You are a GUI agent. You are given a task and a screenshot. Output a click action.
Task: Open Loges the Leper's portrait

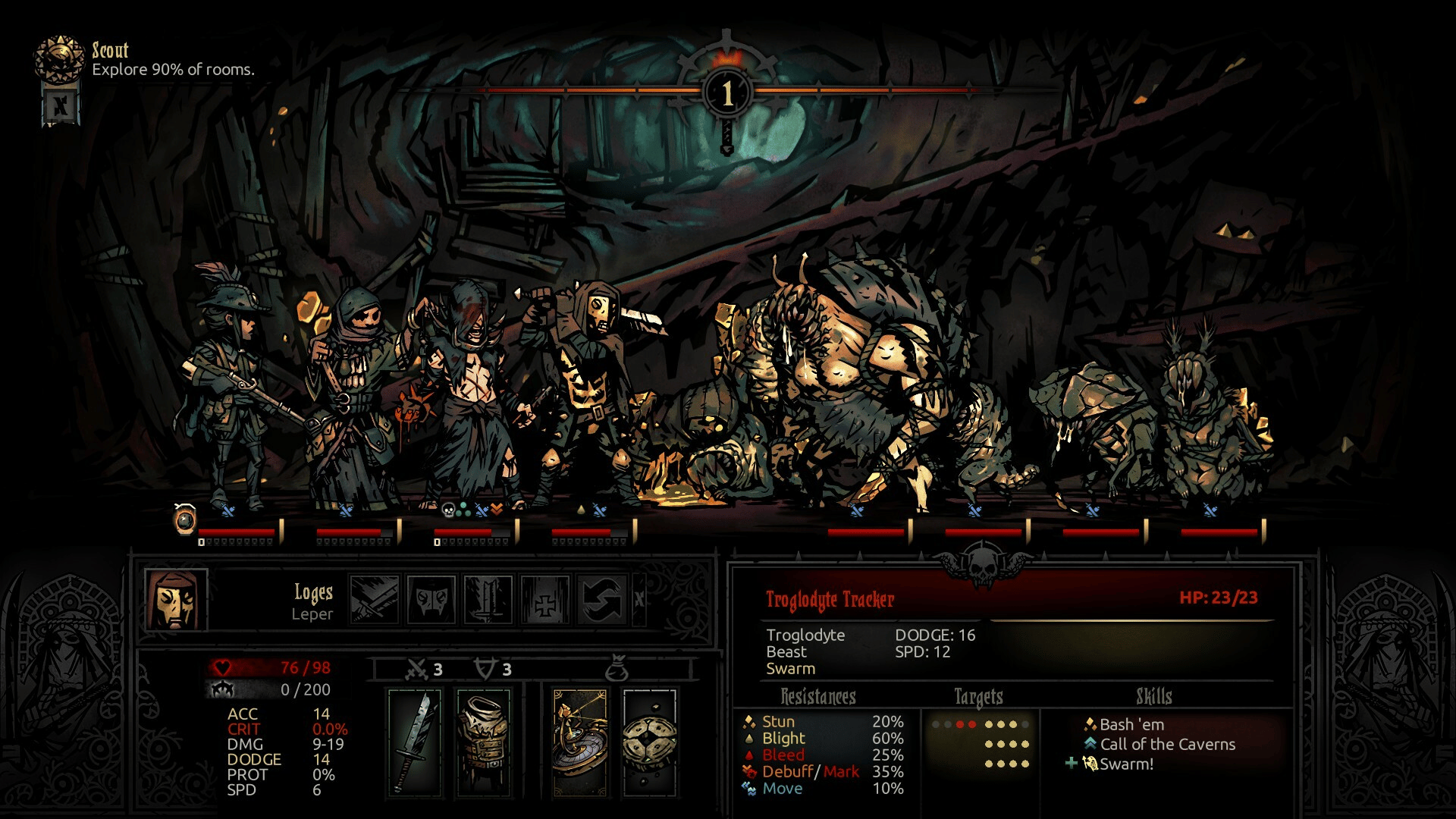click(176, 600)
